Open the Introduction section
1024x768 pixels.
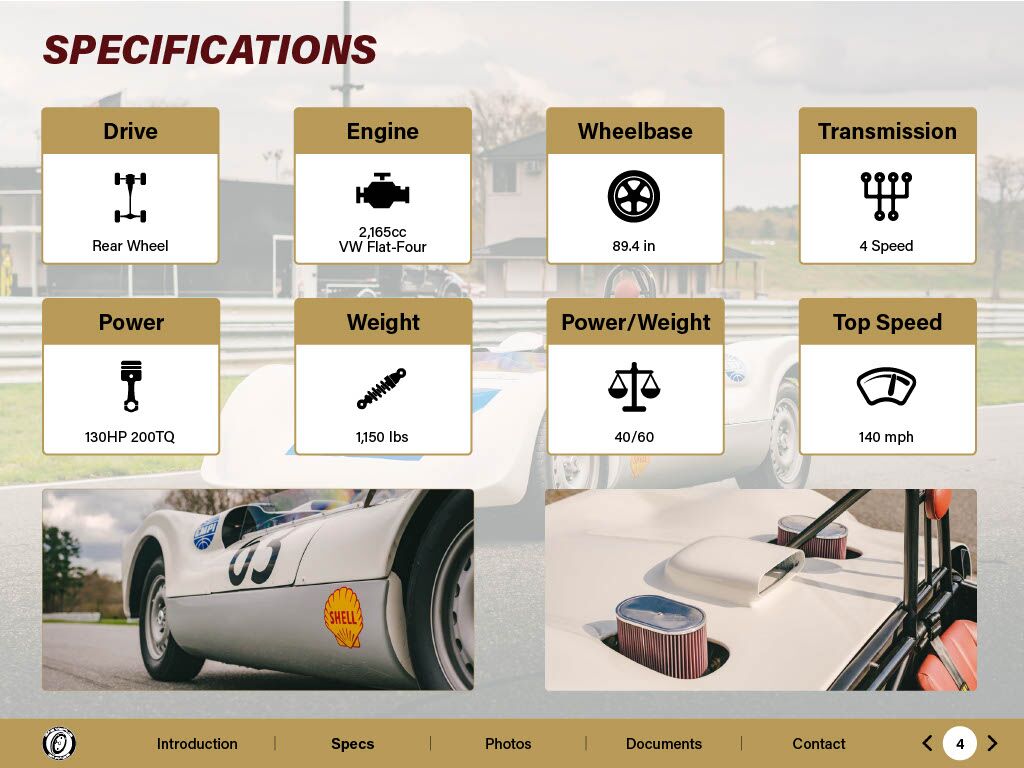click(x=197, y=744)
